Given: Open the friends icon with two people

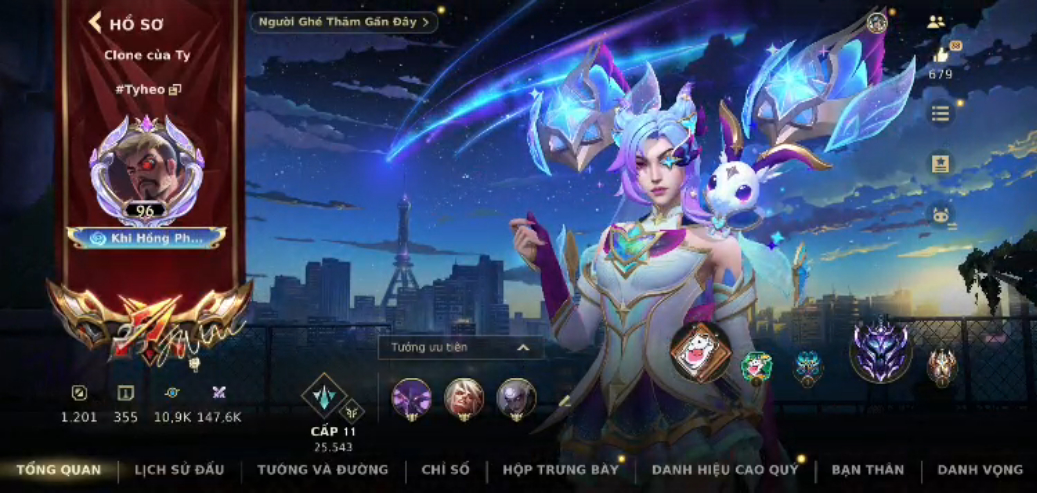Looking at the screenshot, I should 936,22.
